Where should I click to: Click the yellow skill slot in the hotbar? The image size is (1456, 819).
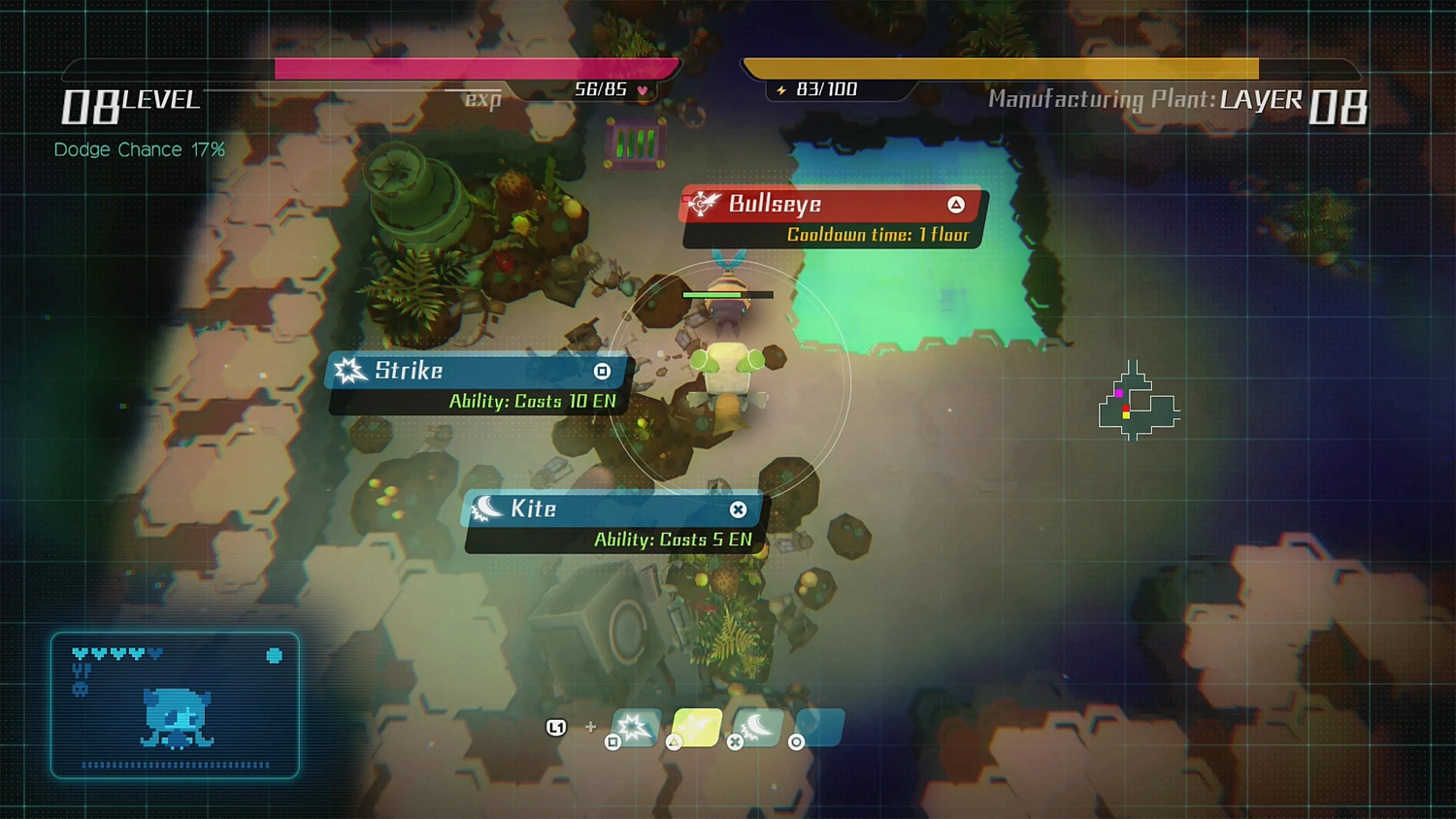point(696,726)
